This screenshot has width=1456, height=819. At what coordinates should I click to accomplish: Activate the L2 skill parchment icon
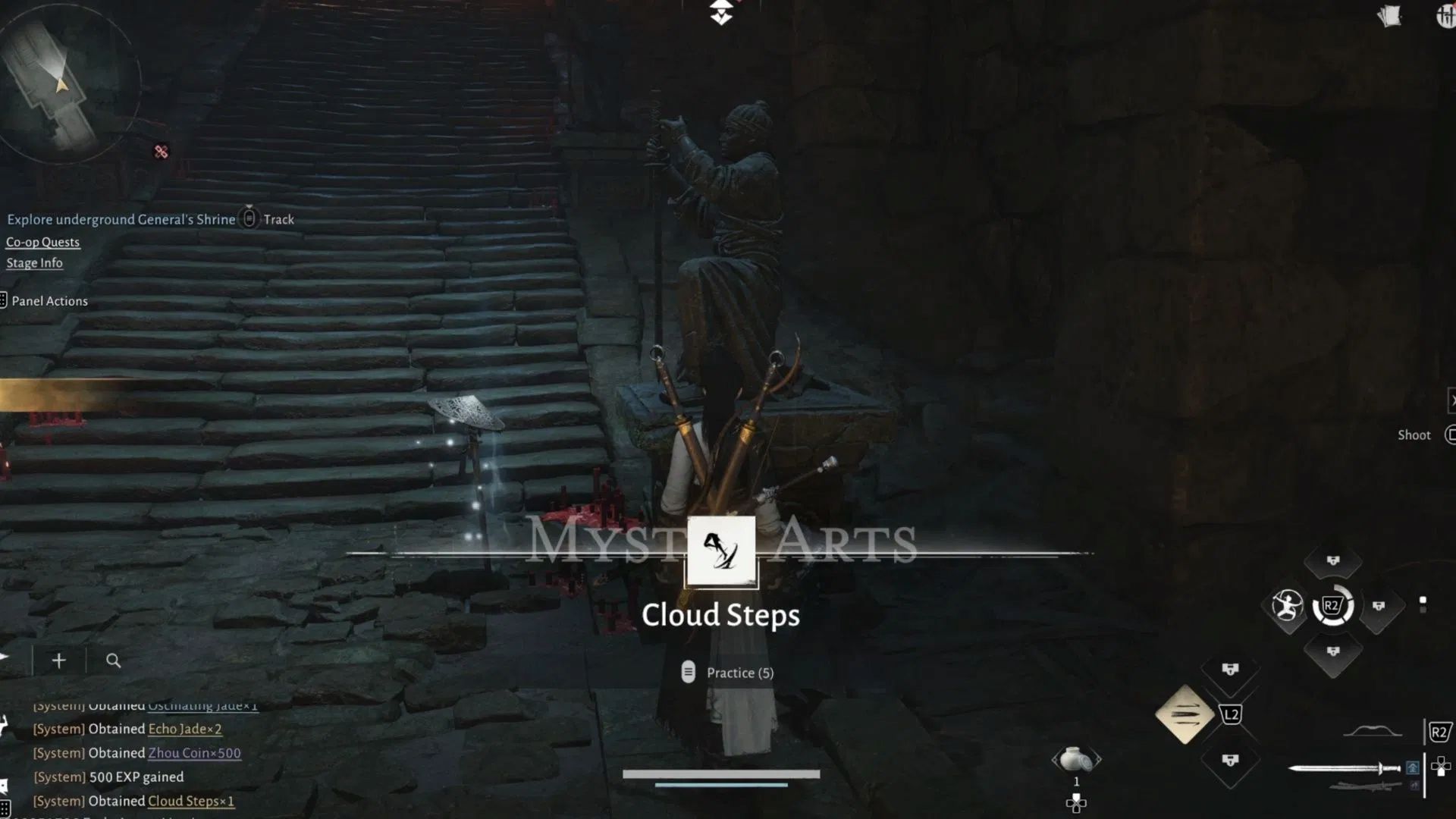click(1183, 713)
